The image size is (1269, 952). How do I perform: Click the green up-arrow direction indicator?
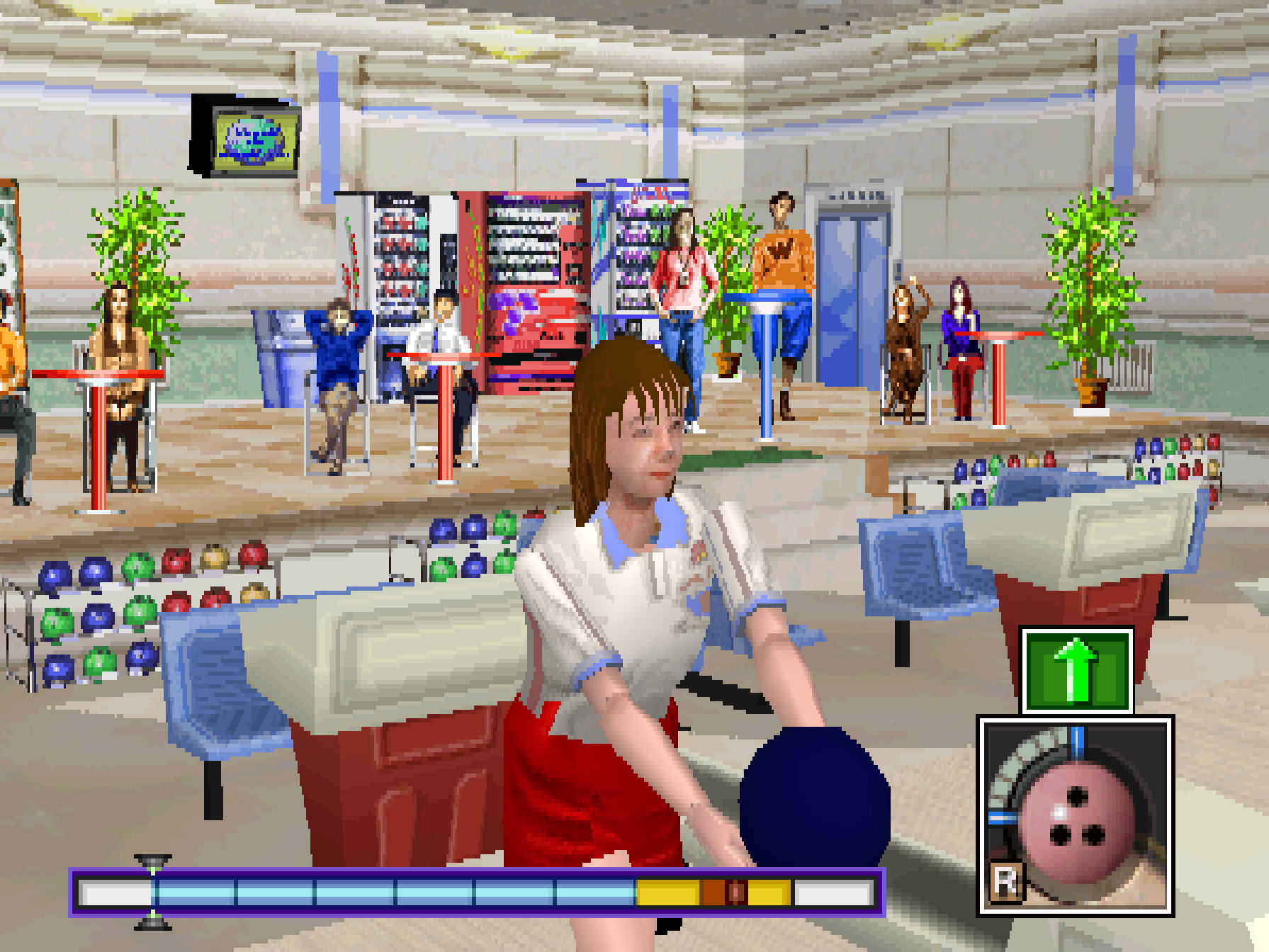pos(1076,670)
